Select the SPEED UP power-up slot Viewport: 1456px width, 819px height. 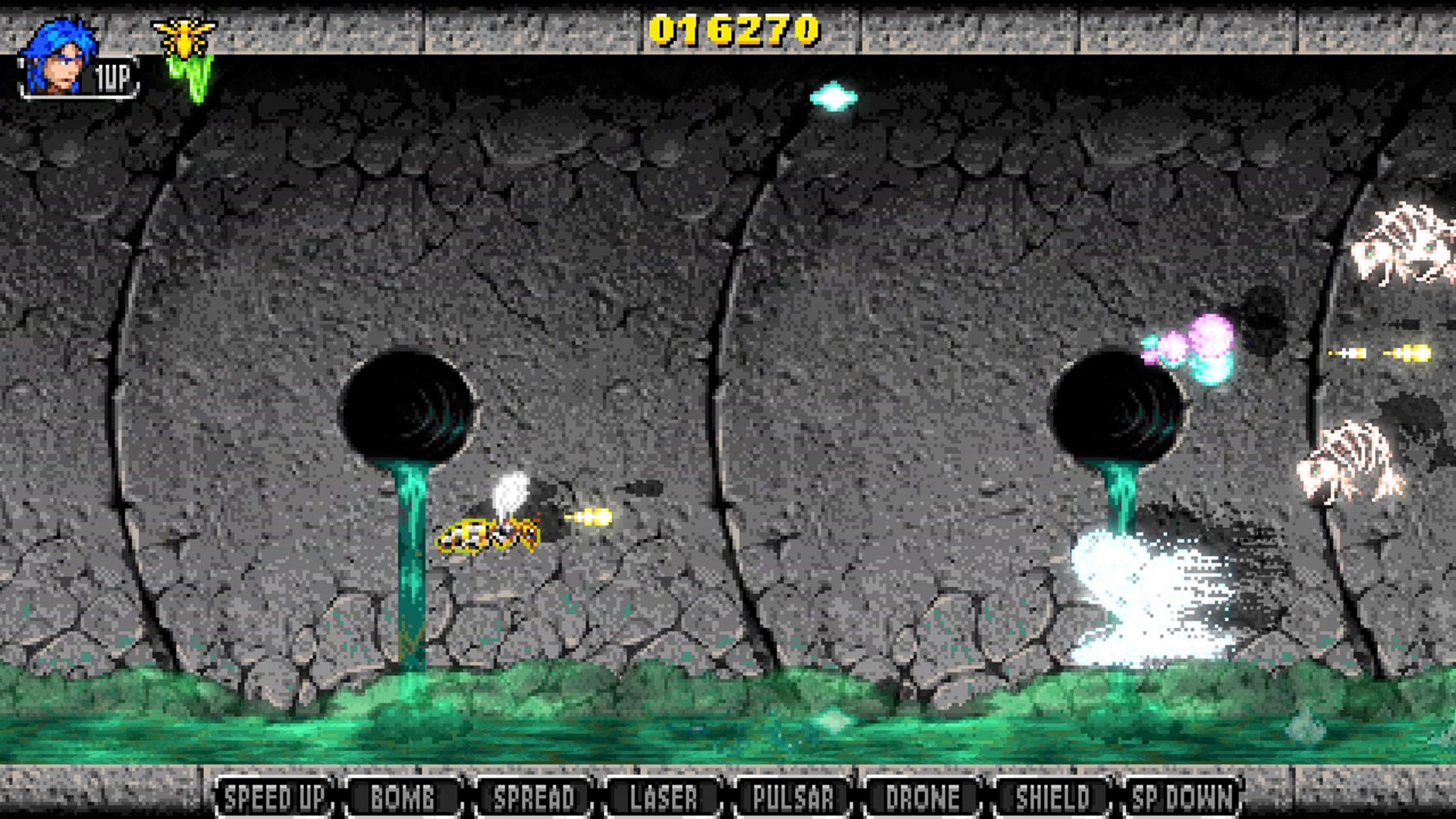click(x=275, y=797)
